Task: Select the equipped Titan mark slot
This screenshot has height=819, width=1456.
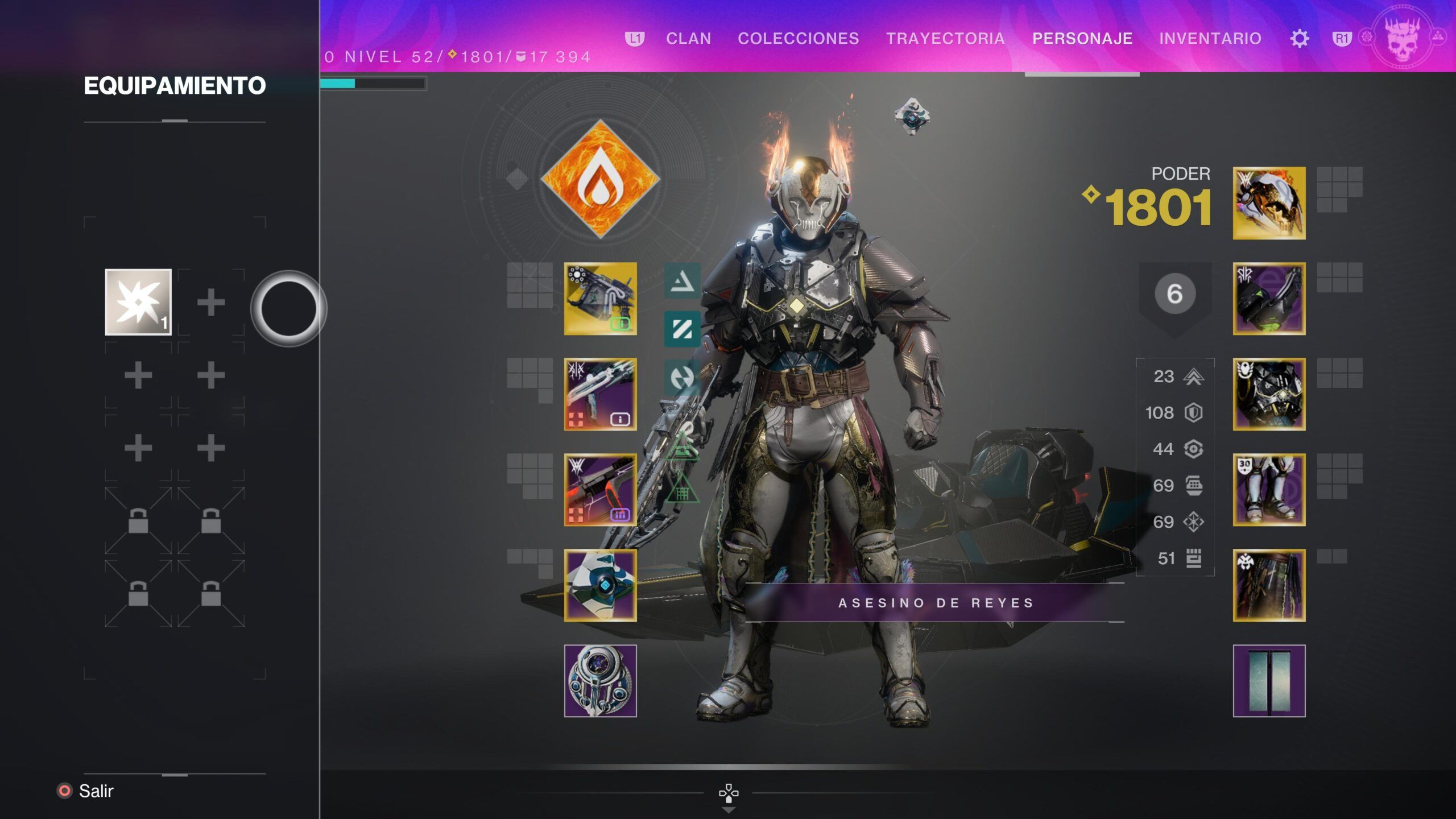Action: click(x=1269, y=585)
